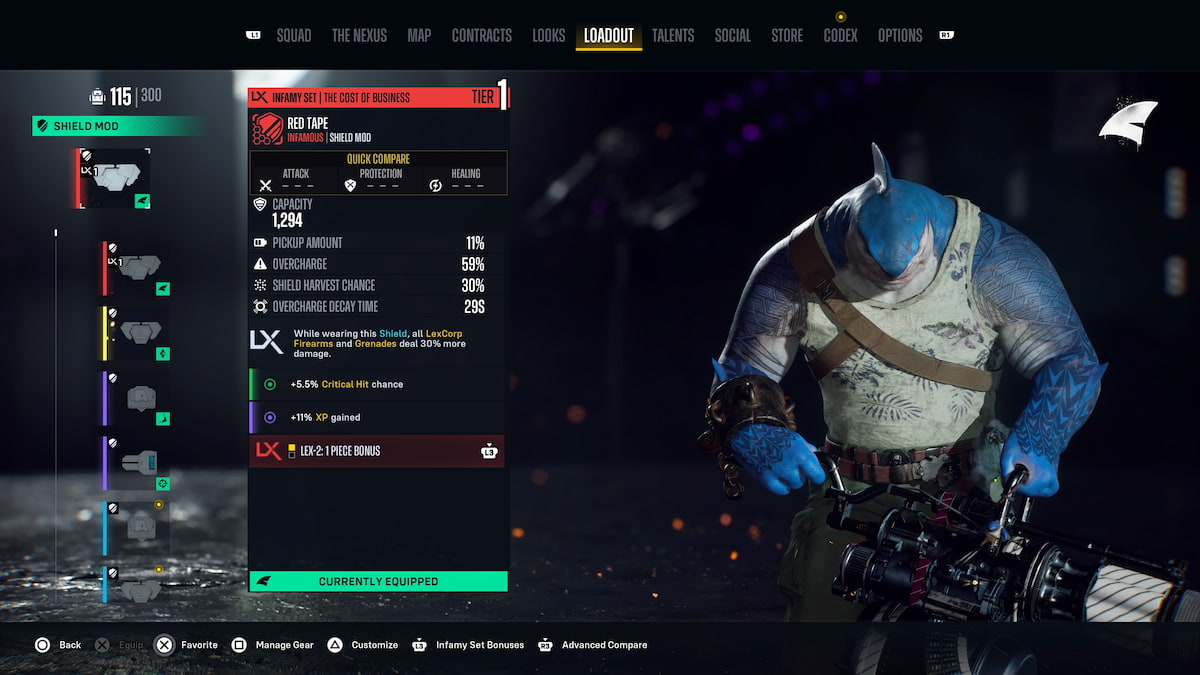The width and height of the screenshot is (1200, 675).
Task: Click the LEX-2 1 Piece Bonus row
Action: coord(377,451)
